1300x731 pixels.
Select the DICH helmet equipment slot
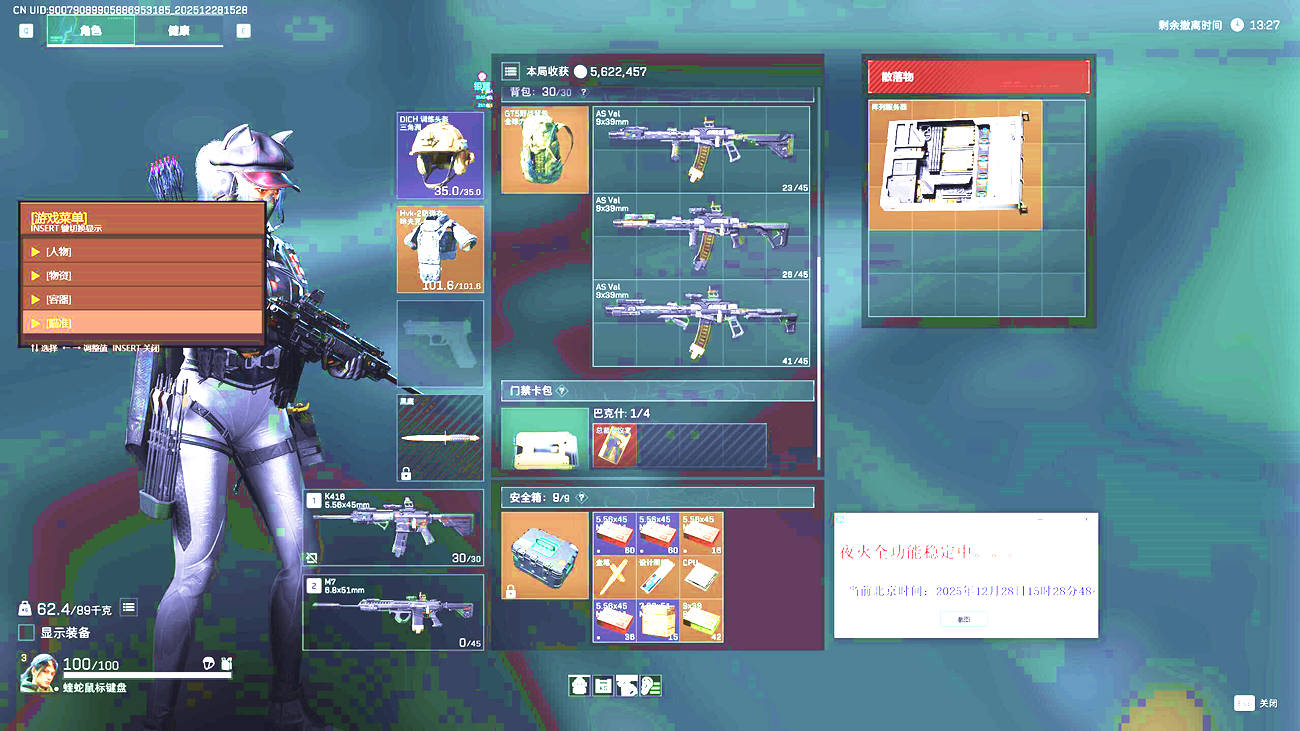click(440, 155)
